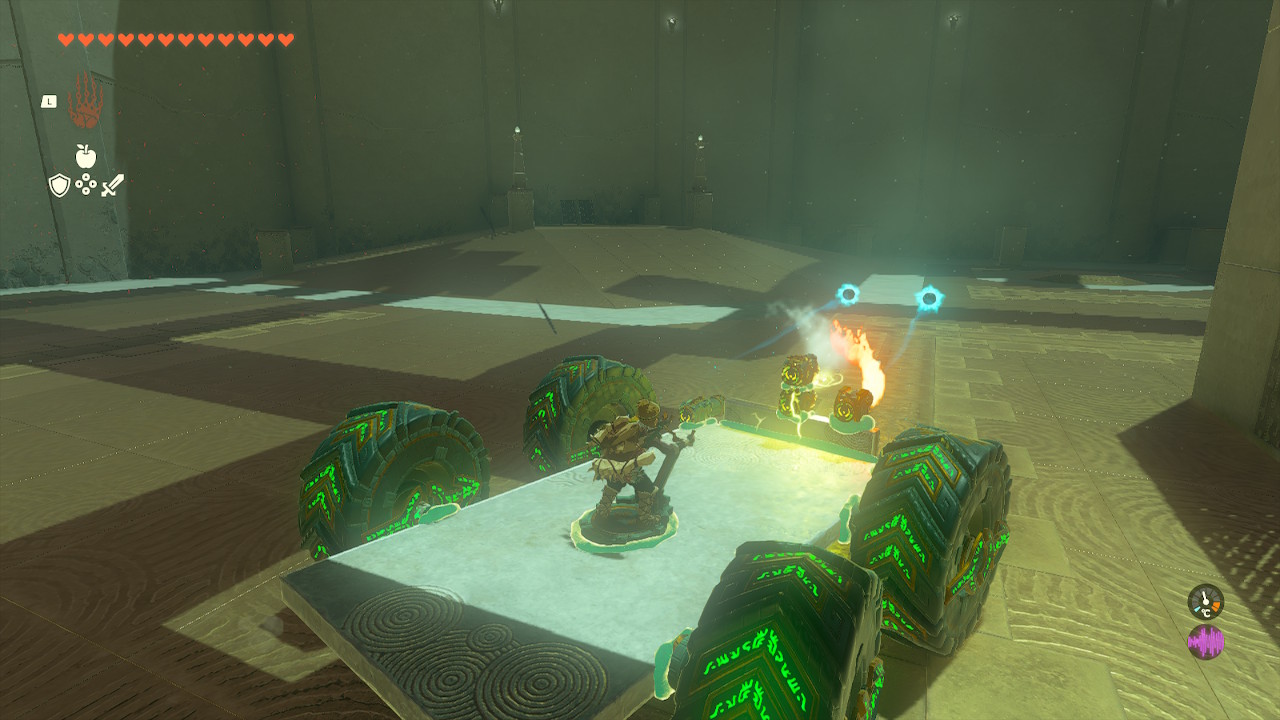The image size is (1280, 720).
Task: Select the apple item shortcut icon
Action: click(x=85, y=156)
